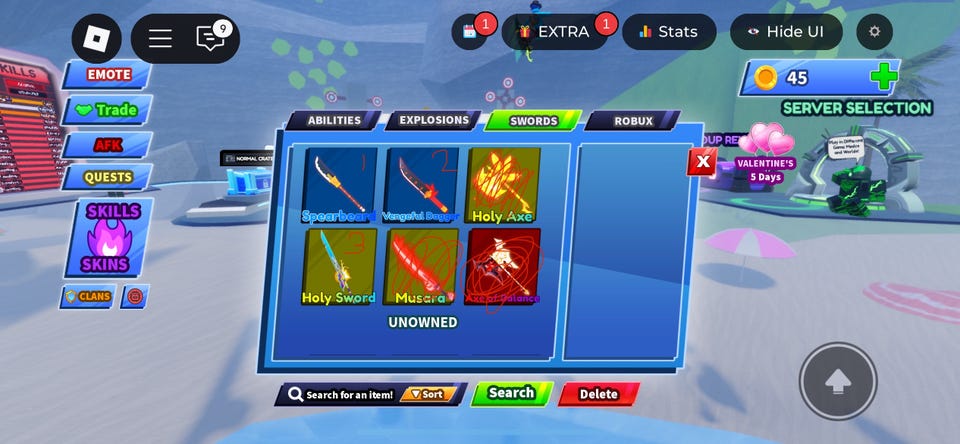This screenshot has height=444, width=960.
Task: Switch to the Abilities tab
Action: pos(333,121)
